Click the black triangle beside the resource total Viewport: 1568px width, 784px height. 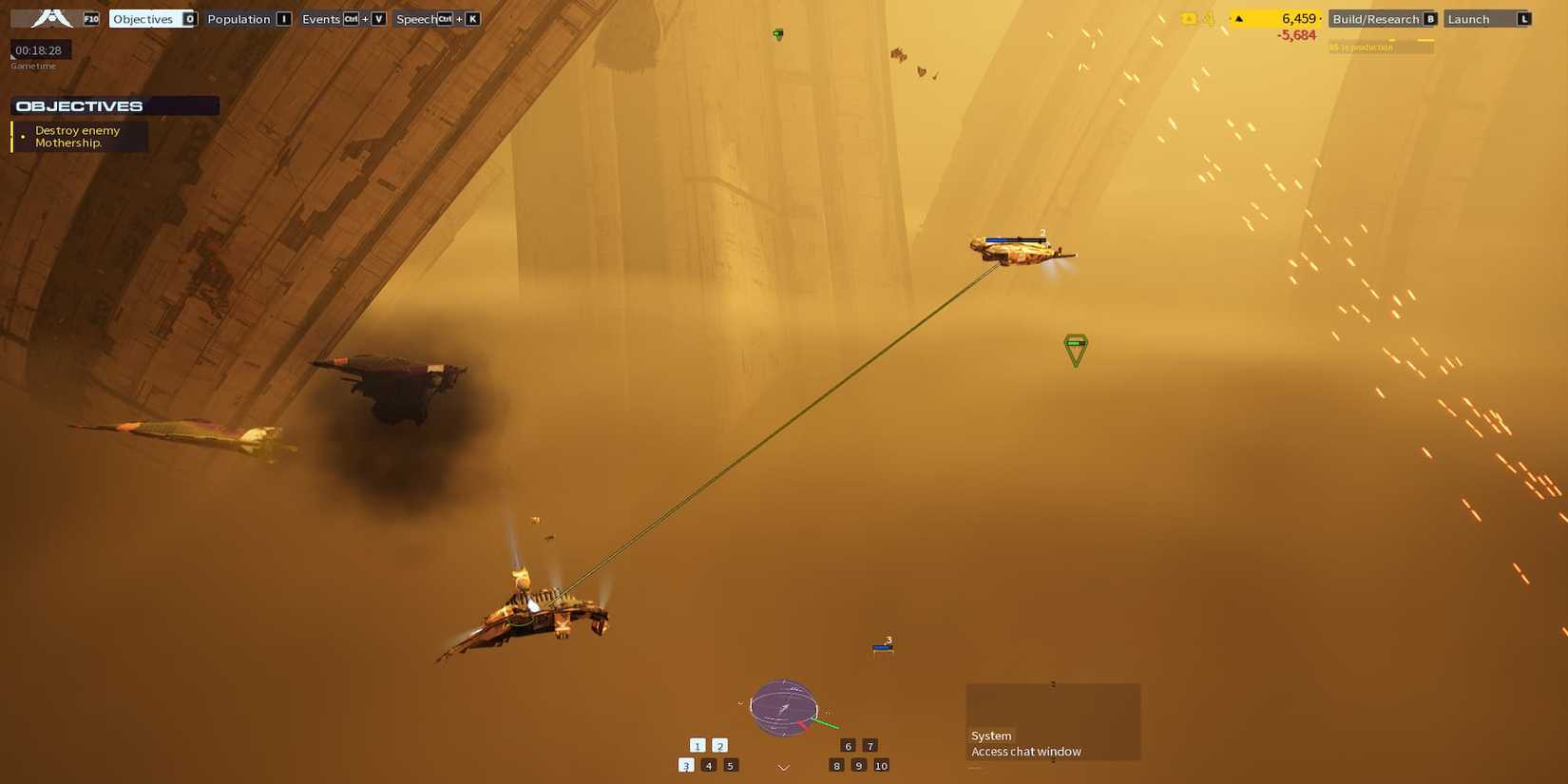(x=1238, y=17)
